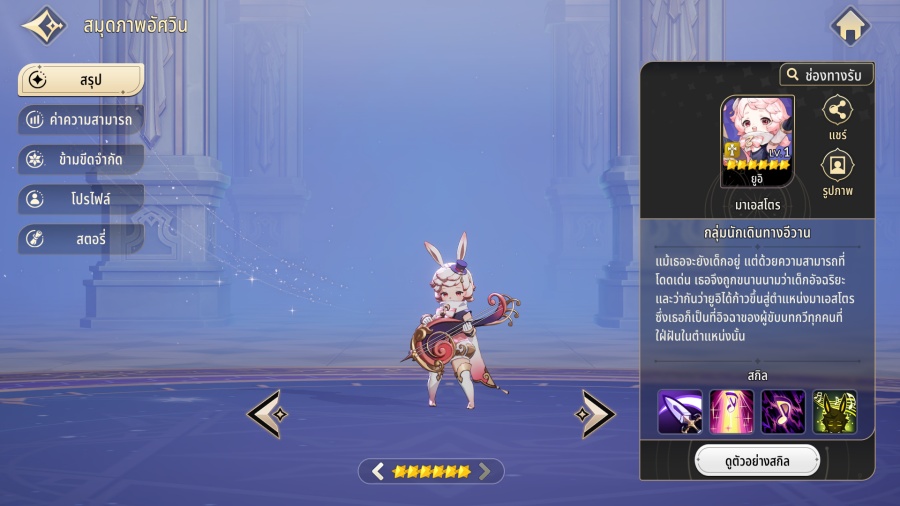Inspect the yellow music note skill icon
This screenshot has width=900, height=506.
click(731, 411)
